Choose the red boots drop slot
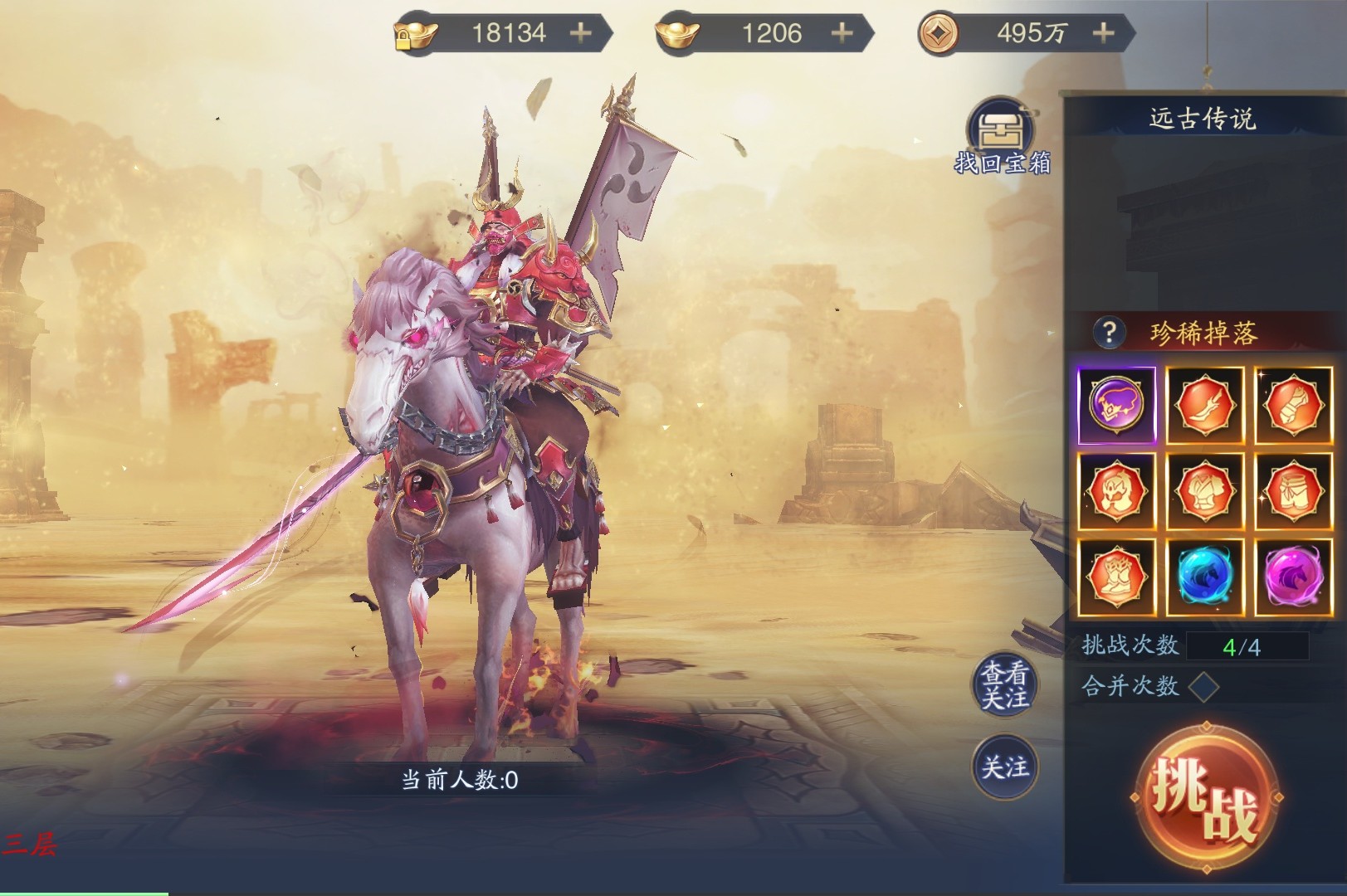 1116,577
